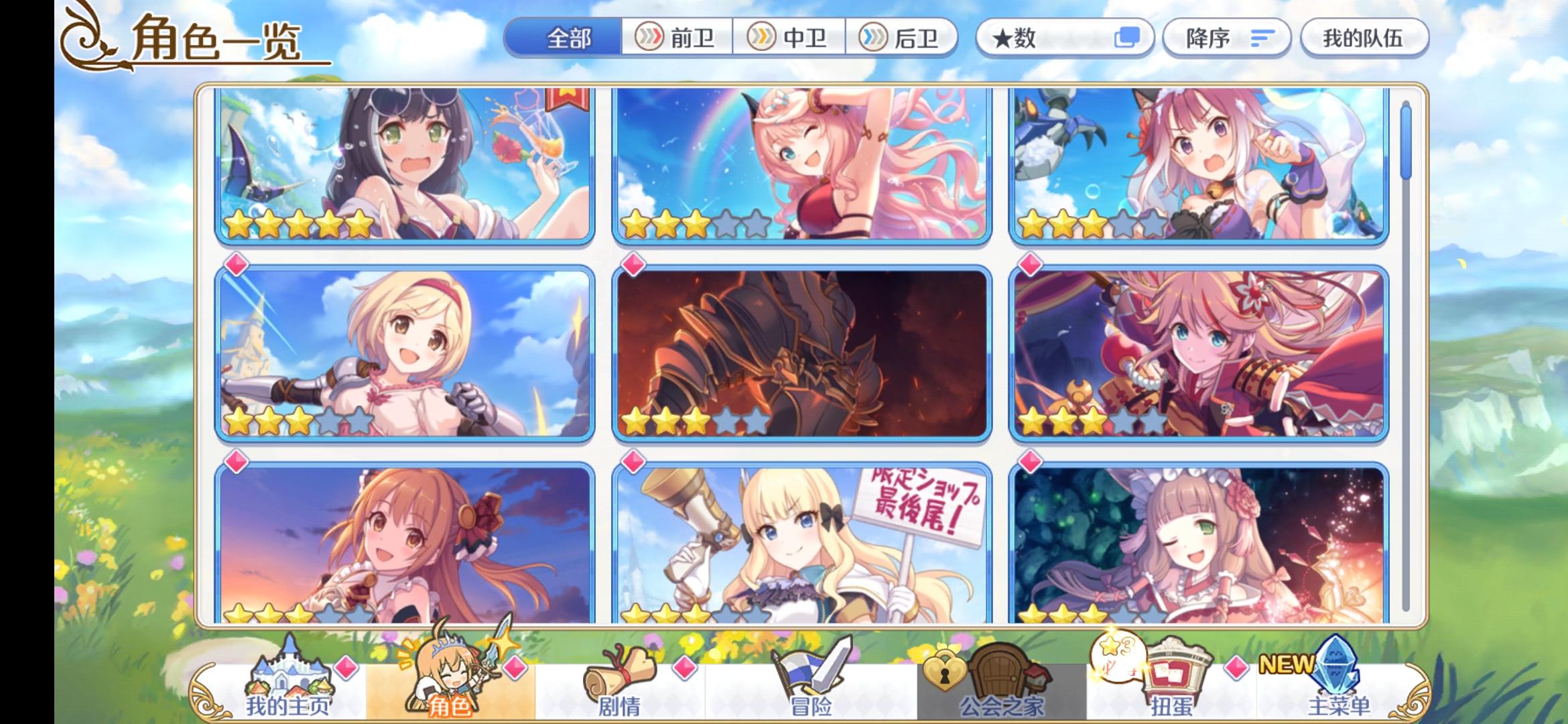Open the 我的队伍 my teams screen
1568x724 pixels.
click(1365, 38)
